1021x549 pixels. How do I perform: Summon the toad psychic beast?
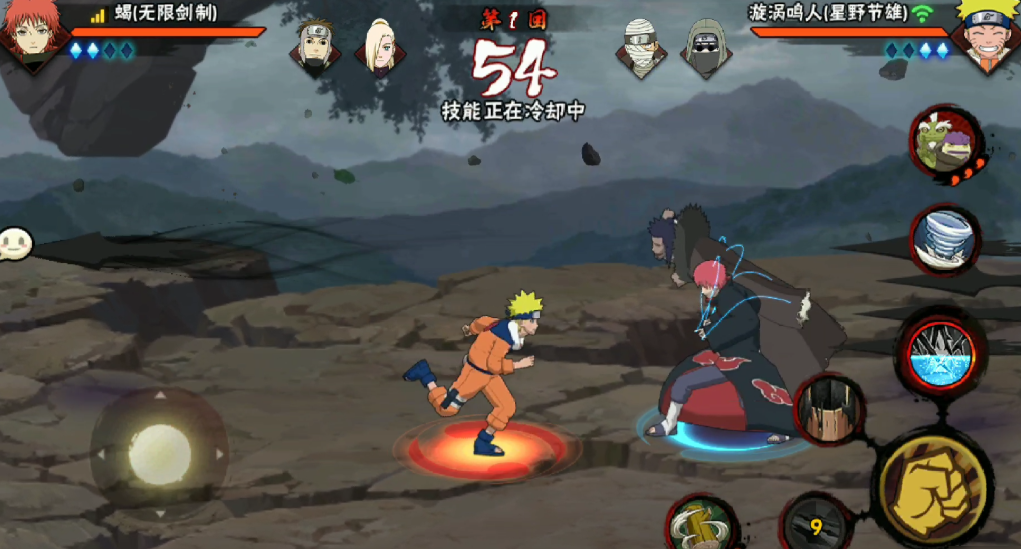(x=945, y=145)
